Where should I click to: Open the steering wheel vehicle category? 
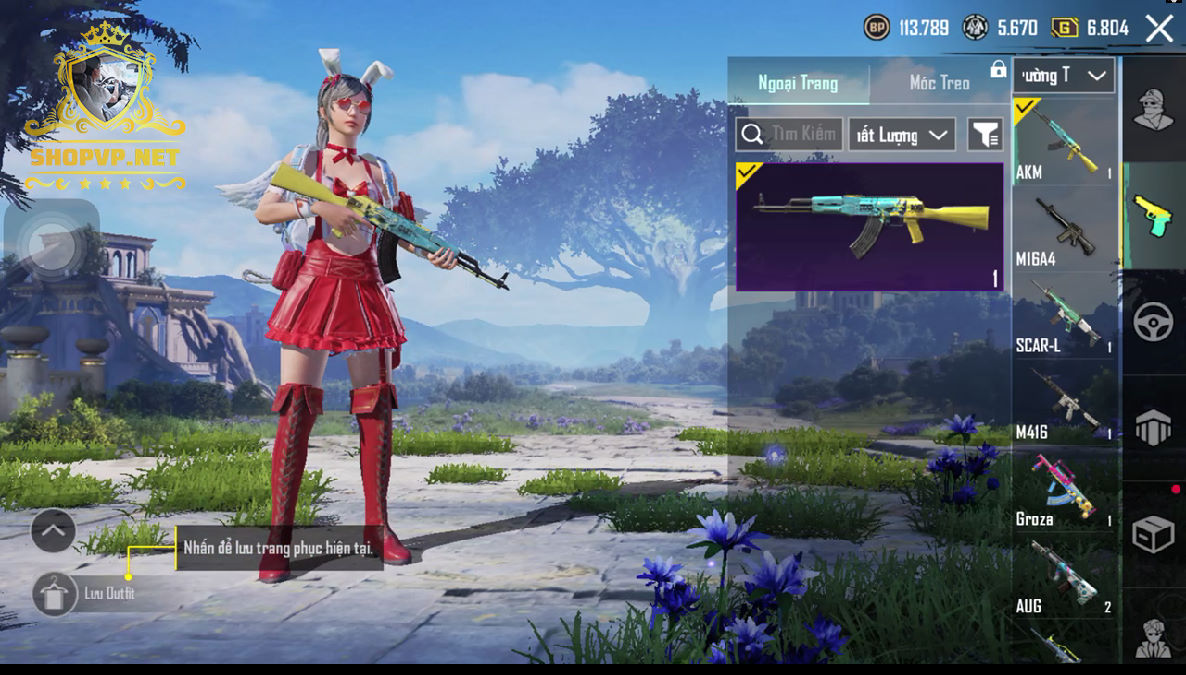pyautogui.click(x=1153, y=322)
